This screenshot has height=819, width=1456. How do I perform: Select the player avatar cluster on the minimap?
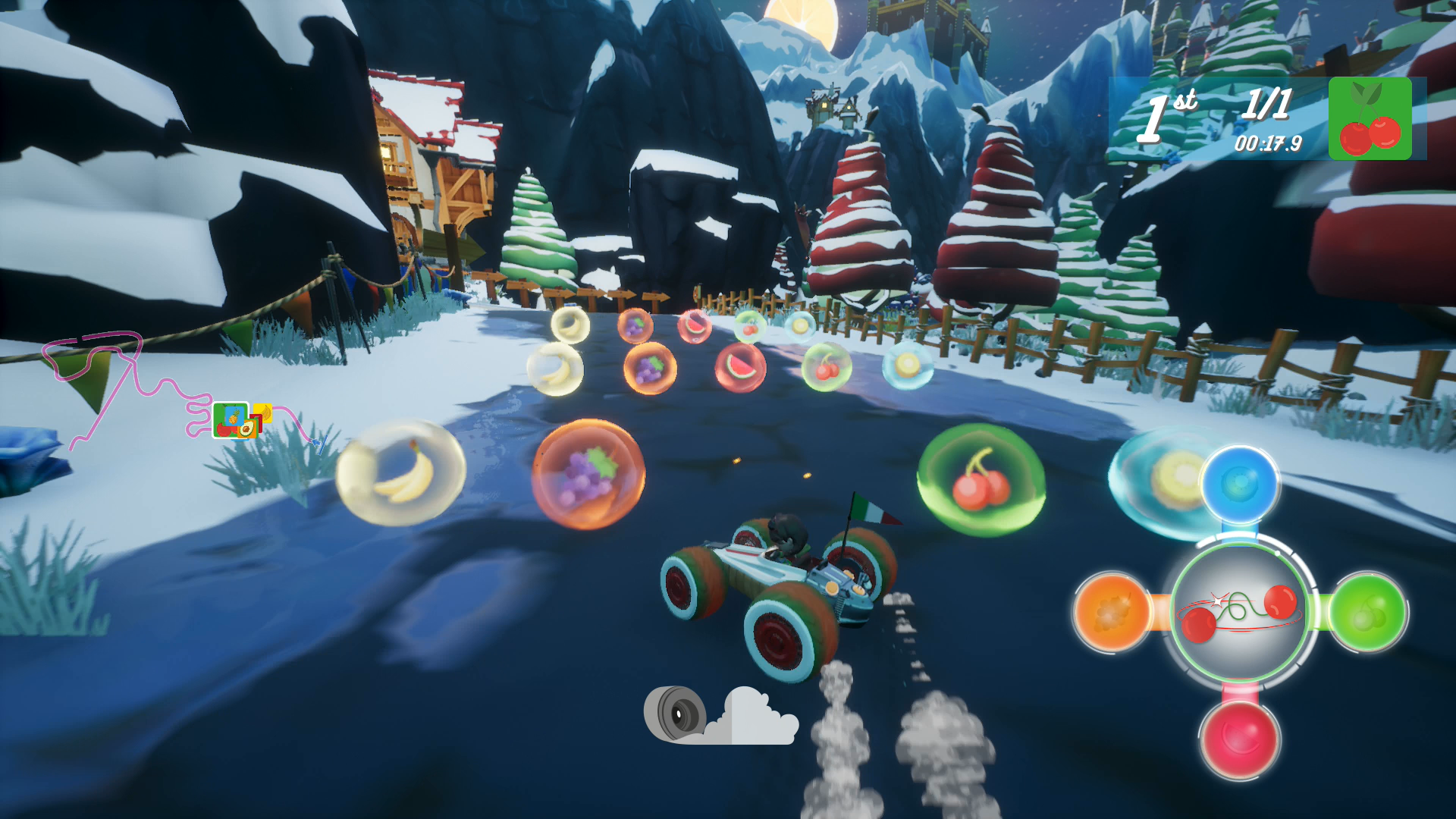(231, 420)
